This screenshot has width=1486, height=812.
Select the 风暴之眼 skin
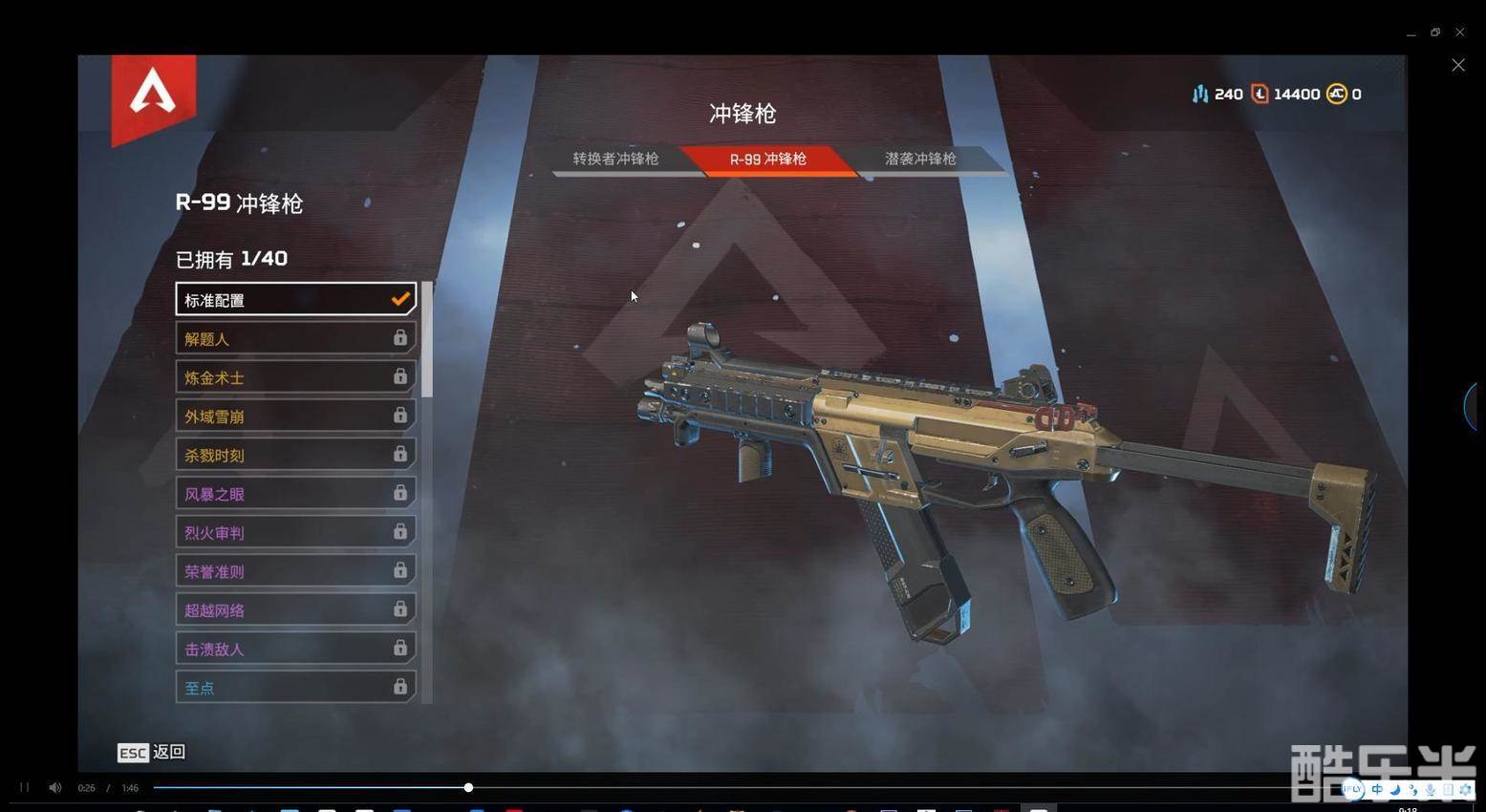[294, 494]
